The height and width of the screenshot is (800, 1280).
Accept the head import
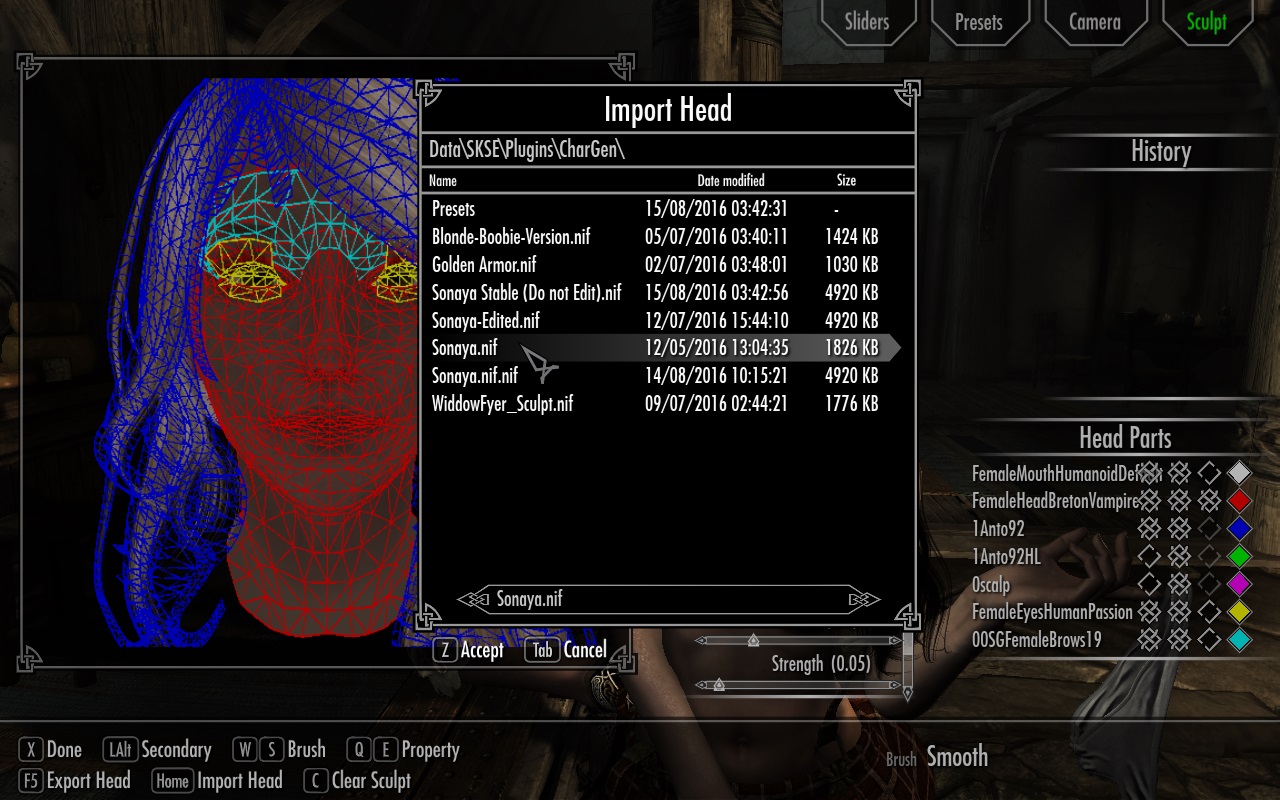(x=468, y=650)
